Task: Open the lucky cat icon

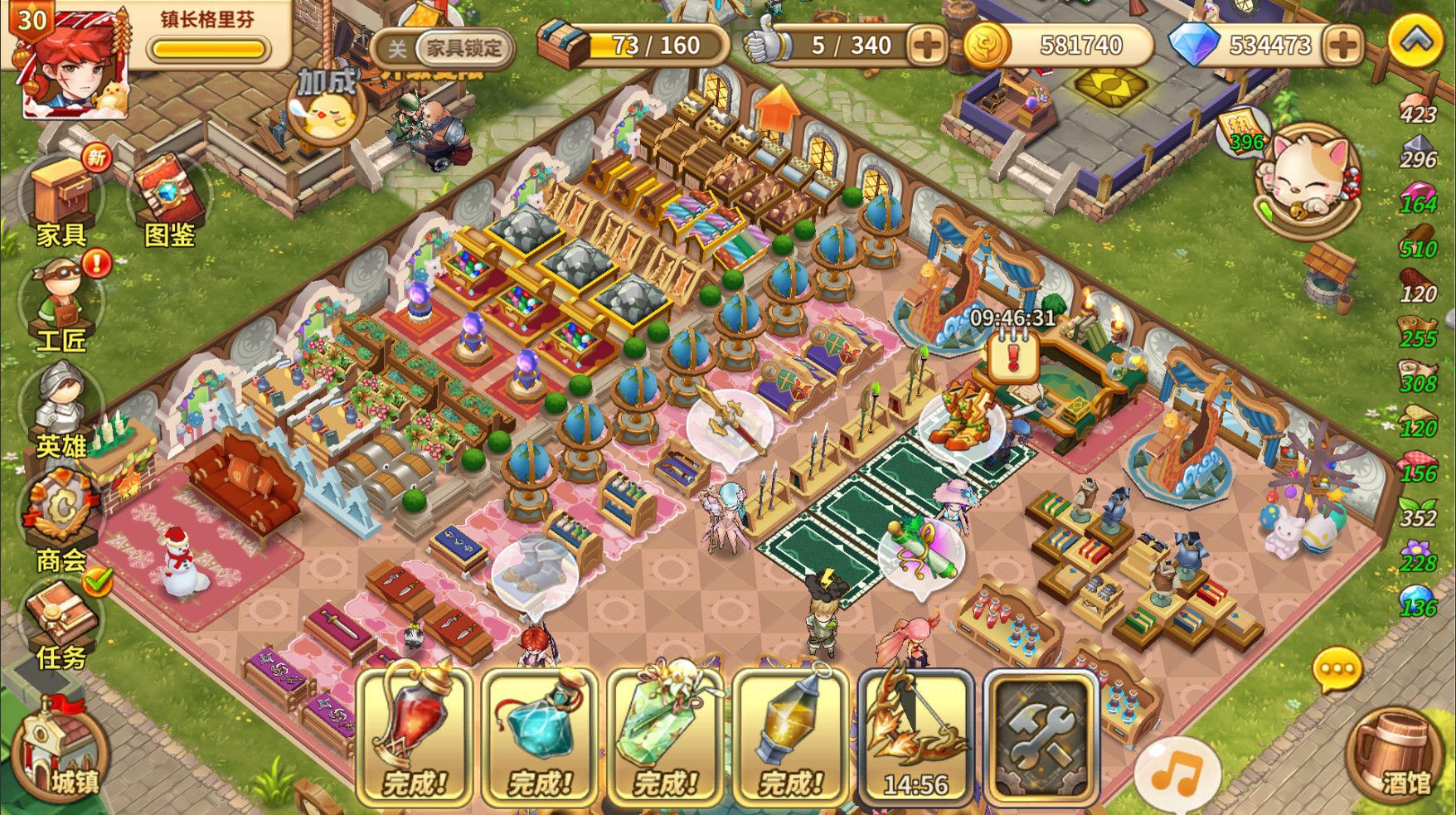Action: click(1307, 178)
